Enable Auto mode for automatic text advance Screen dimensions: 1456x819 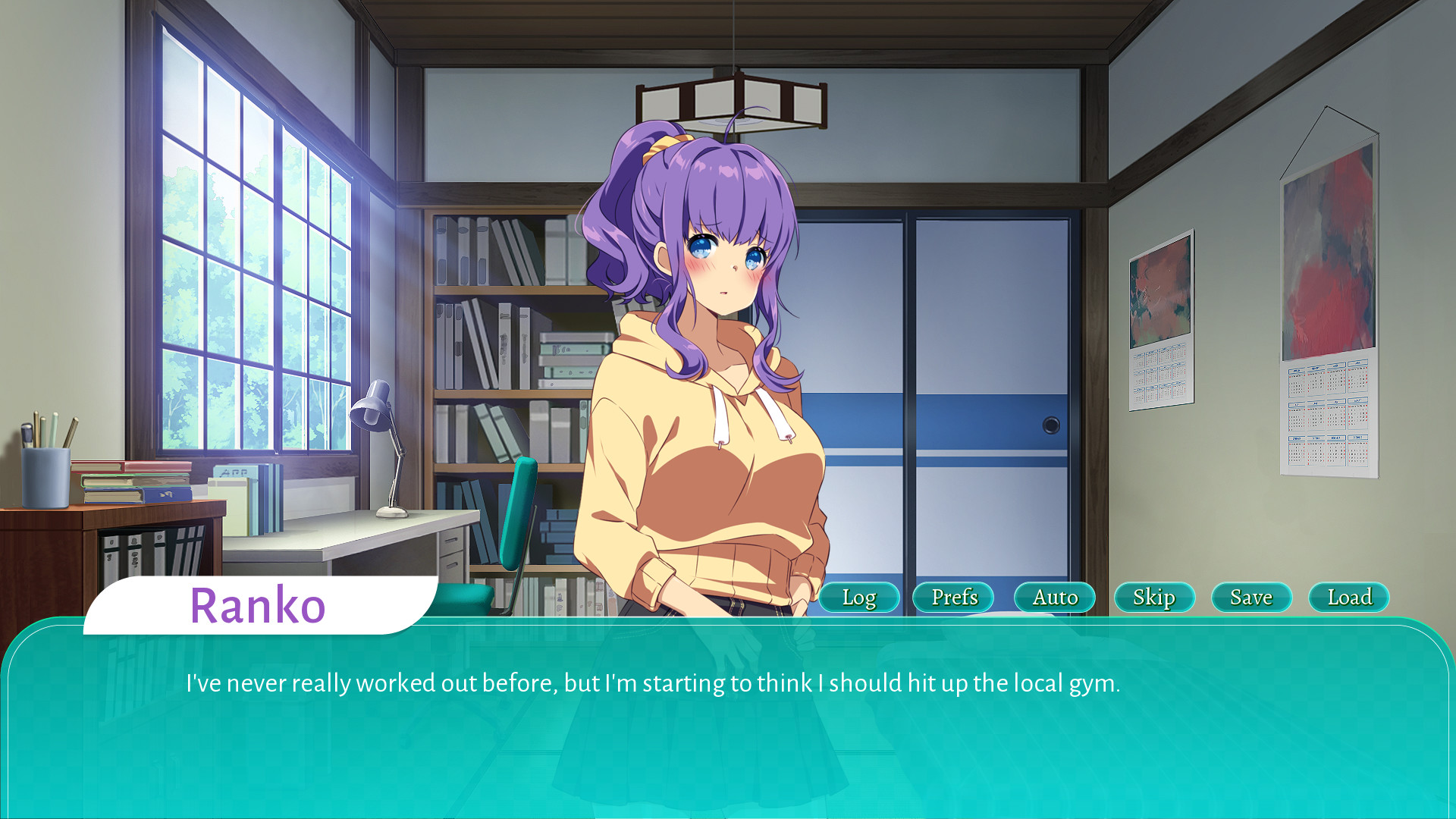point(1054,598)
